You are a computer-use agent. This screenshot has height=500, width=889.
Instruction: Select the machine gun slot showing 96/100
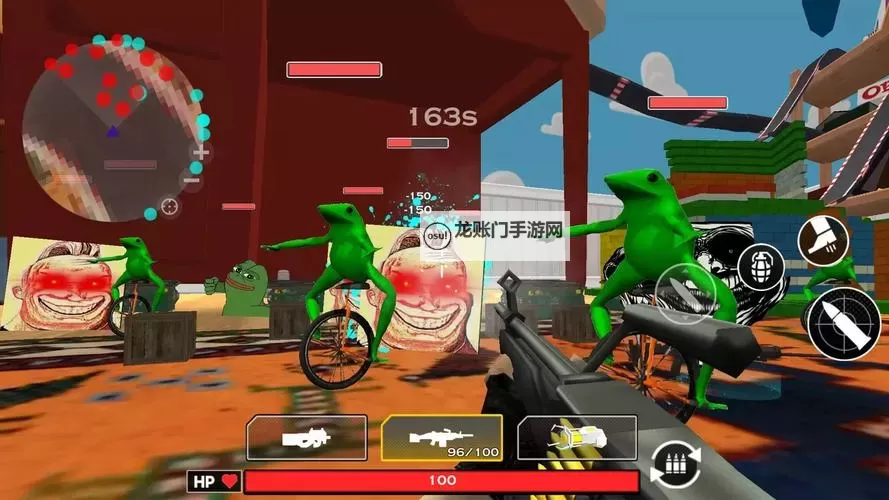click(441, 437)
